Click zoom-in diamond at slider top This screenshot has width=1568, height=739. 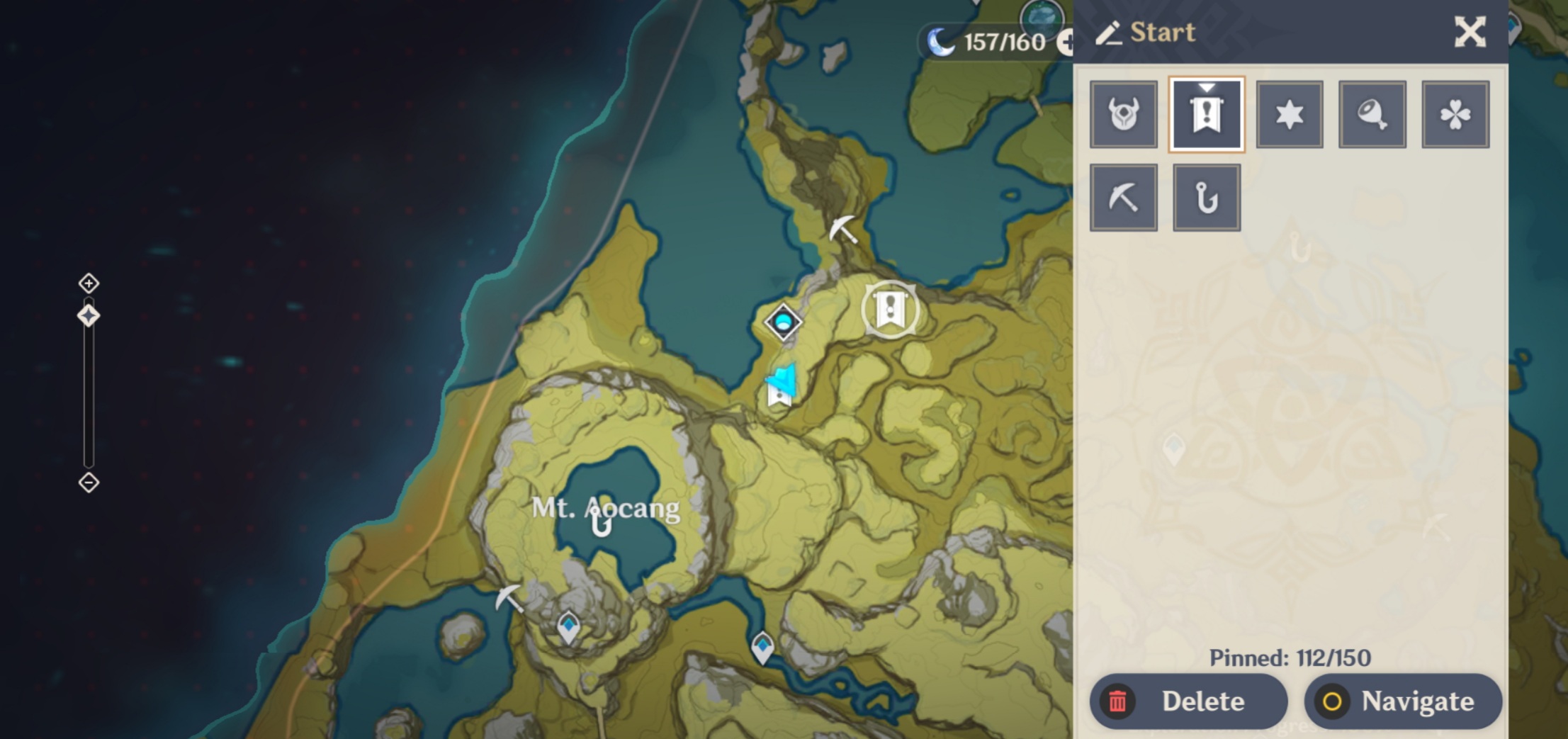(x=88, y=282)
